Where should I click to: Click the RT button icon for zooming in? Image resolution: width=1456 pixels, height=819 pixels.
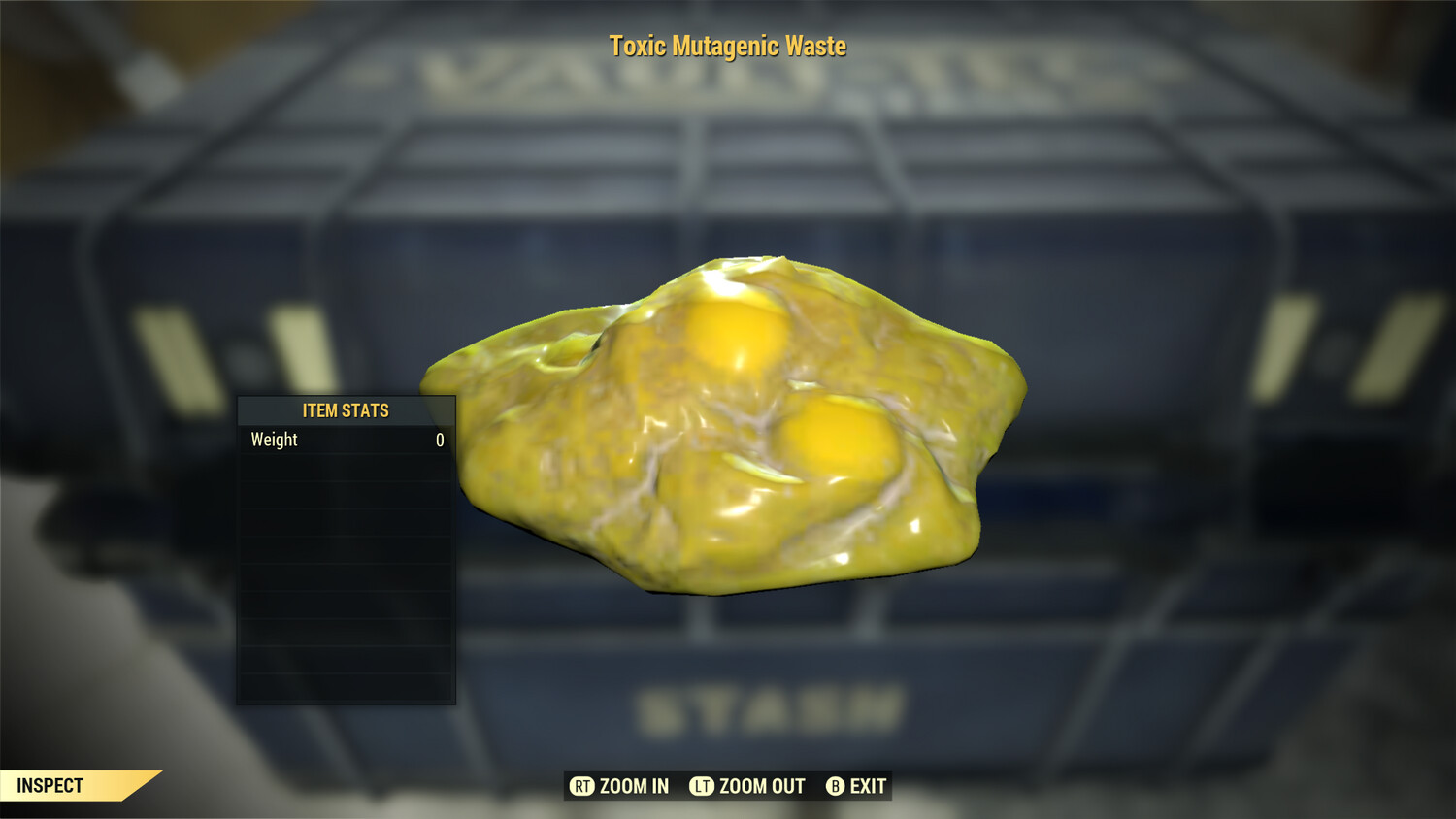pyautogui.click(x=582, y=785)
